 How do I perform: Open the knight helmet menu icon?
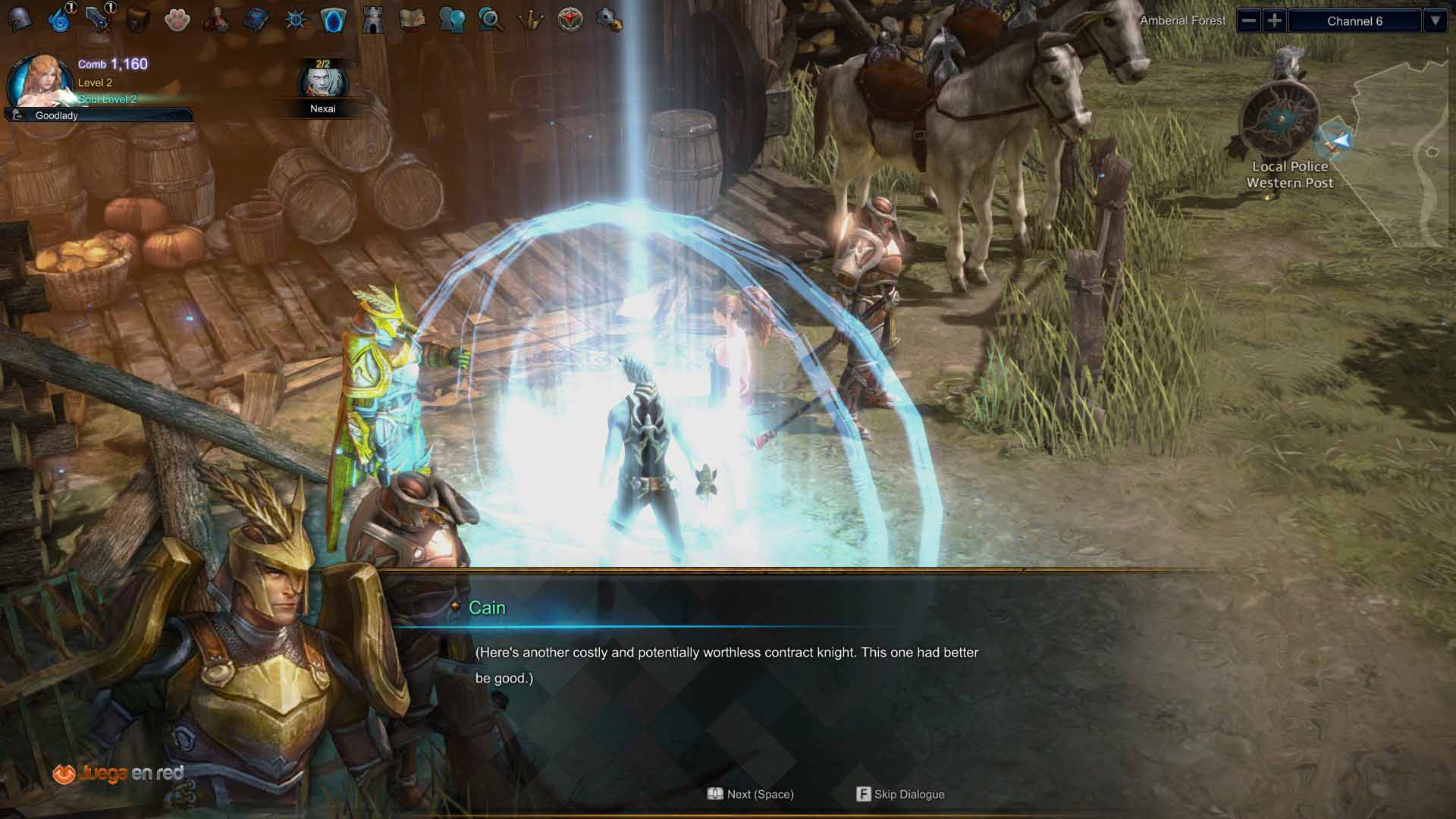coord(20,20)
